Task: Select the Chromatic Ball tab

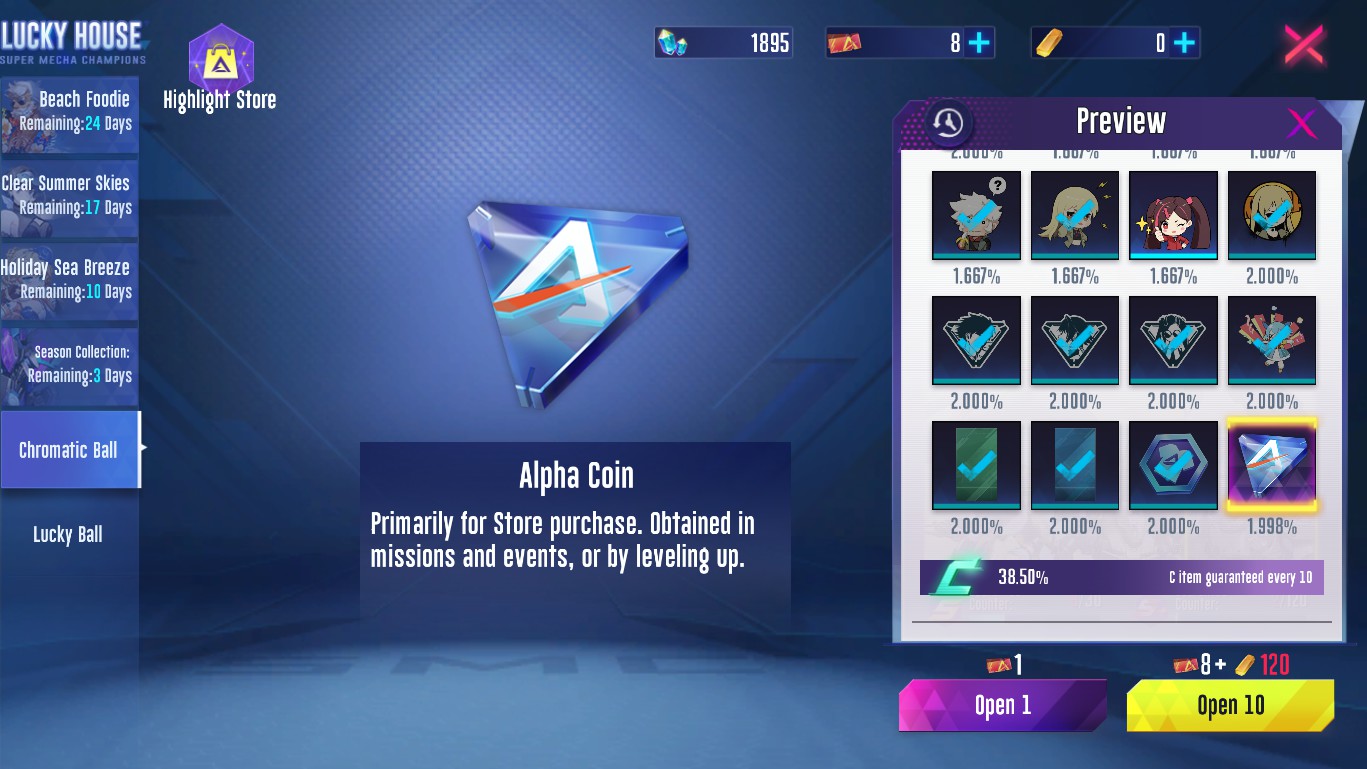Action: [70, 450]
